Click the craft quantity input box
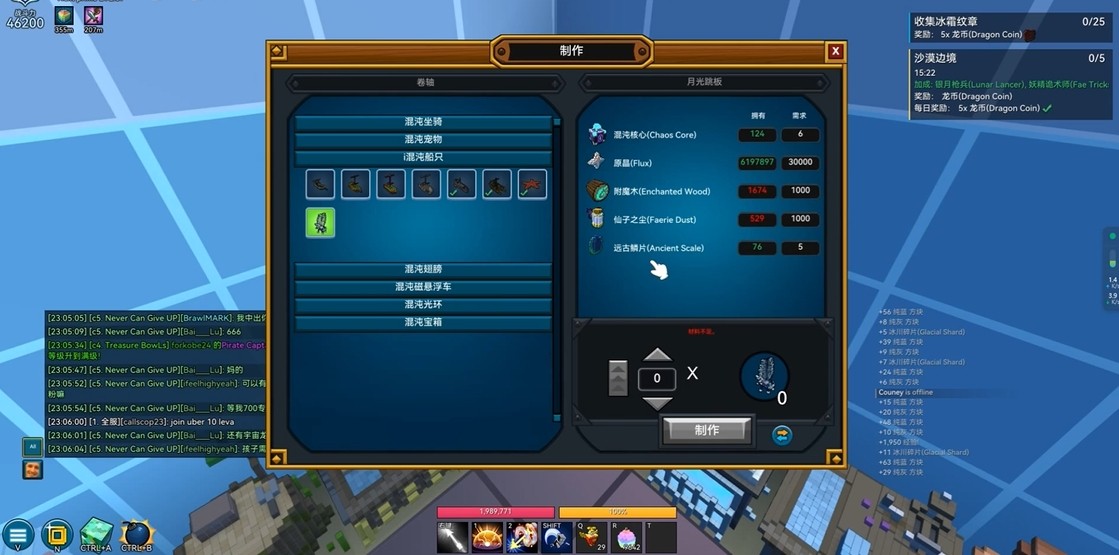This screenshot has height=555, width=1119. point(657,378)
